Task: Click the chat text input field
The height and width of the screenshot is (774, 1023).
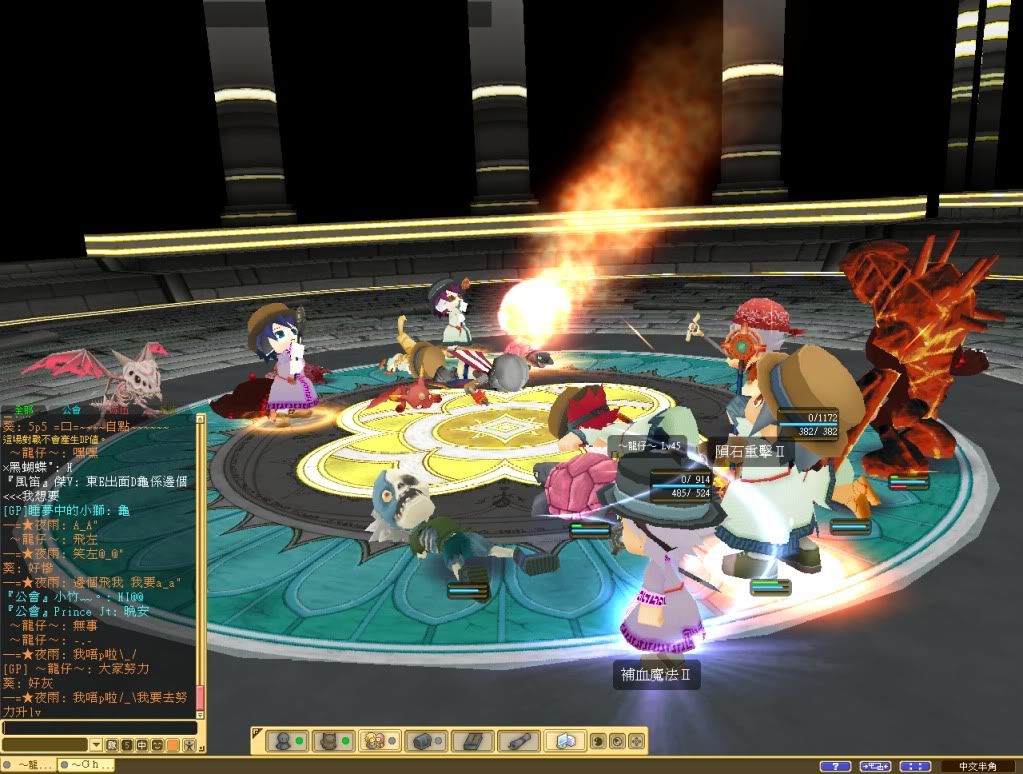Action: [x=98, y=728]
